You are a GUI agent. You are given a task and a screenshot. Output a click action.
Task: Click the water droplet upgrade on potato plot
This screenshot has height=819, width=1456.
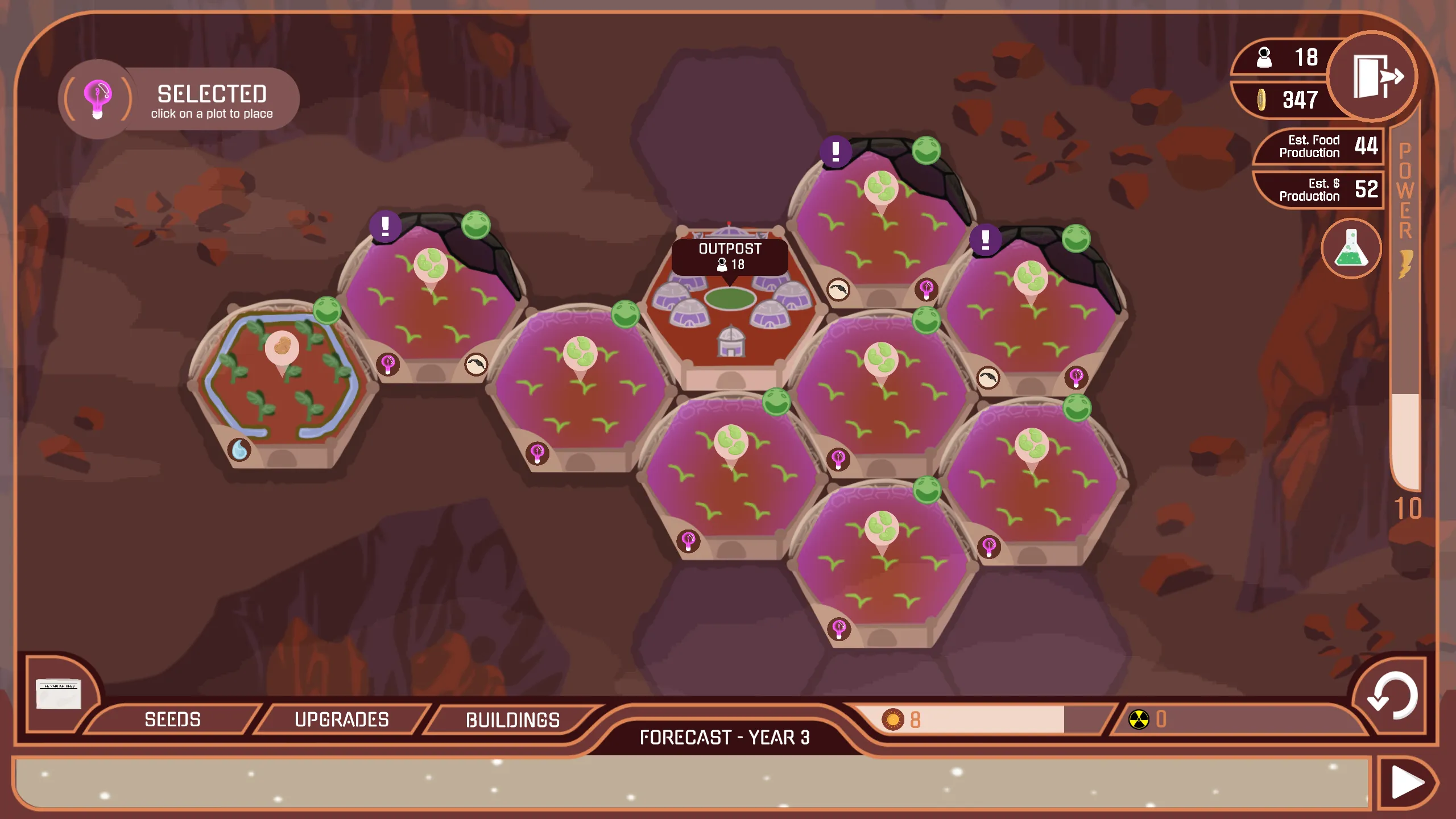point(239,449)
